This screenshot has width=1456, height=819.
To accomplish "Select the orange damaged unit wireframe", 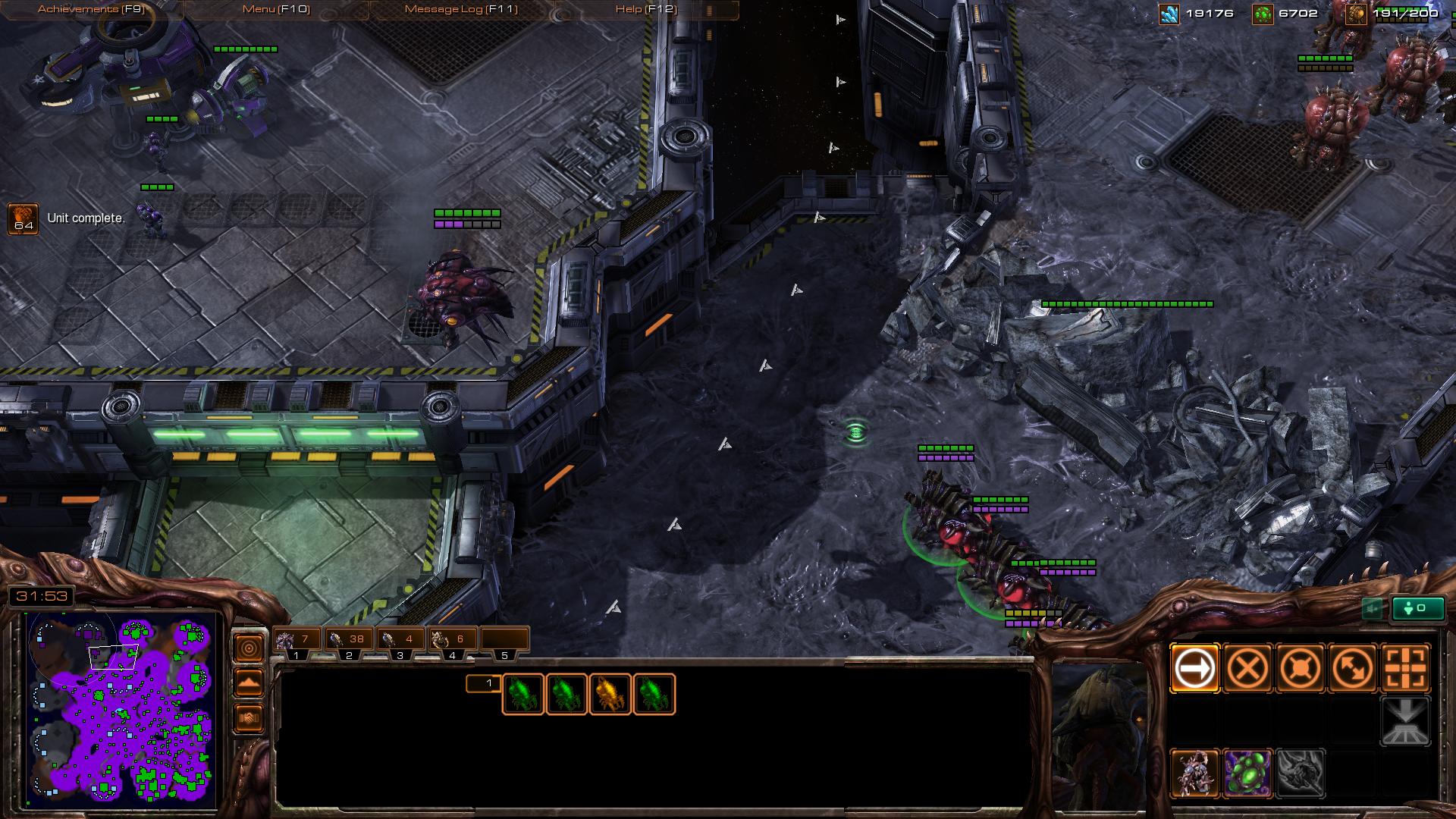I will [610, 694].
